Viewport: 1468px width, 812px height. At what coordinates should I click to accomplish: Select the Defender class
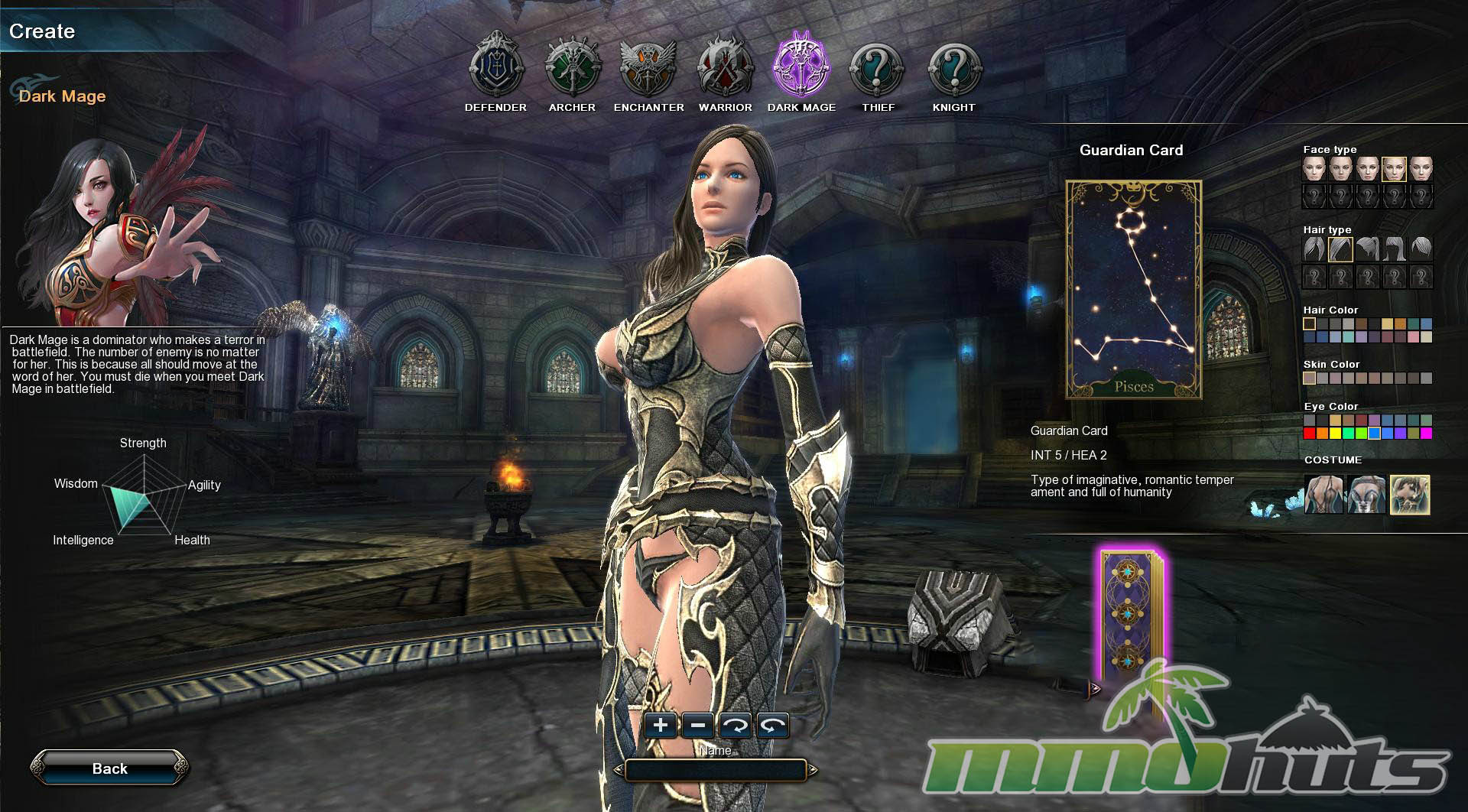495,68
